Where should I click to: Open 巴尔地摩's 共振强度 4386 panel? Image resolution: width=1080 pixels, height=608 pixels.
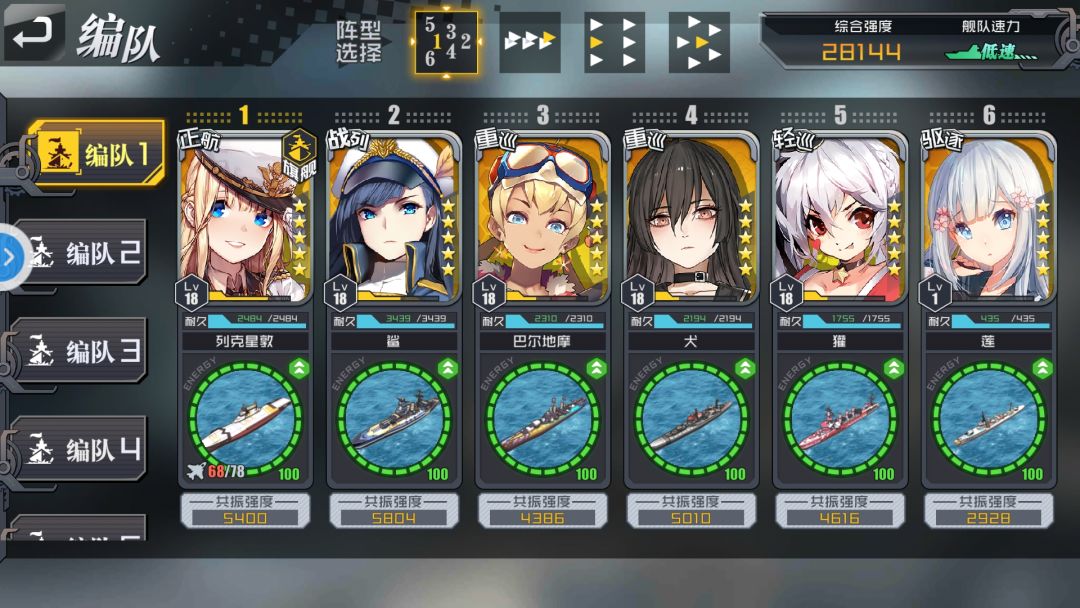click(x=541, y=510)
